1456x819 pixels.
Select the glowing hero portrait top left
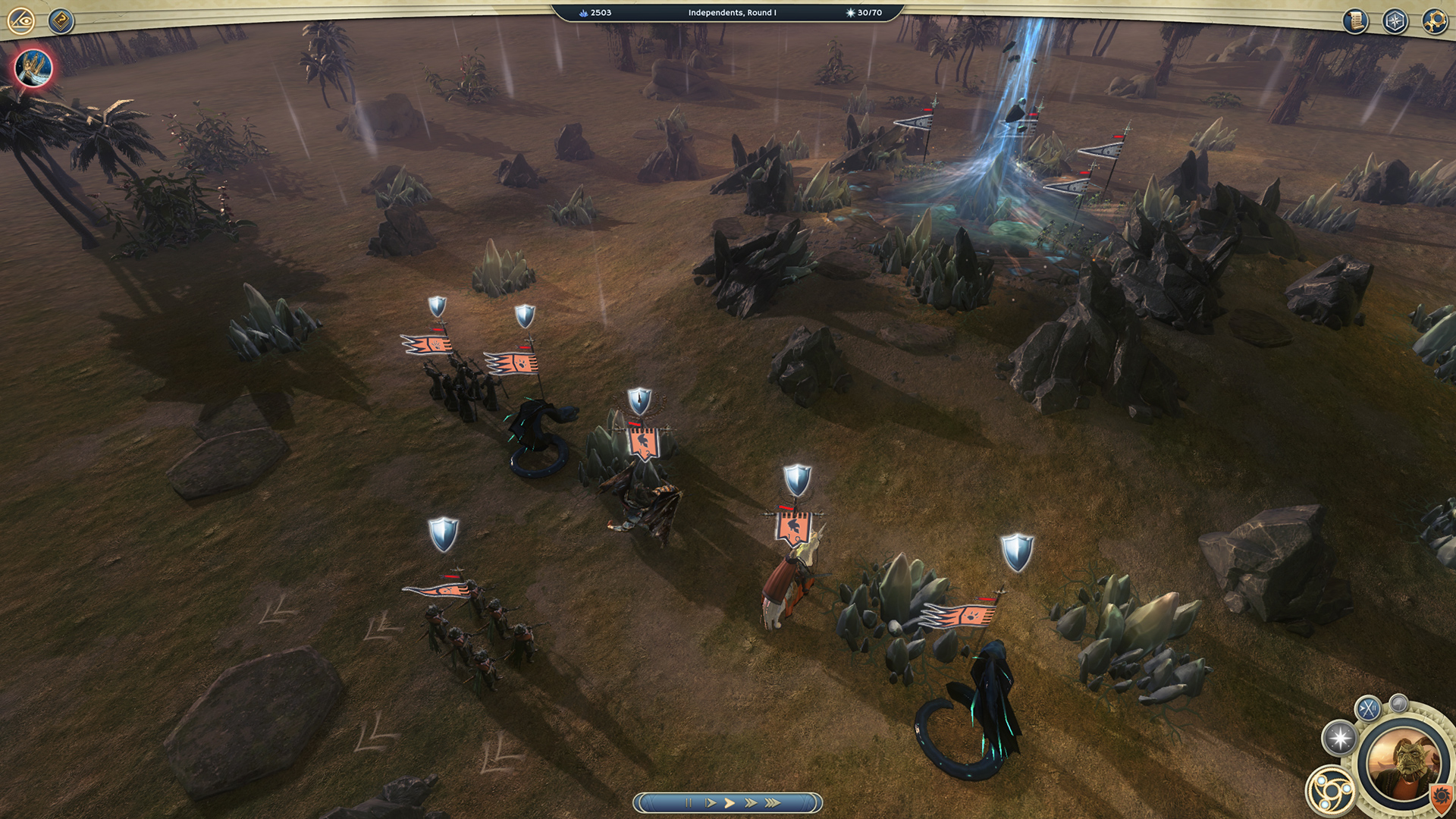[x=32, y=68]
